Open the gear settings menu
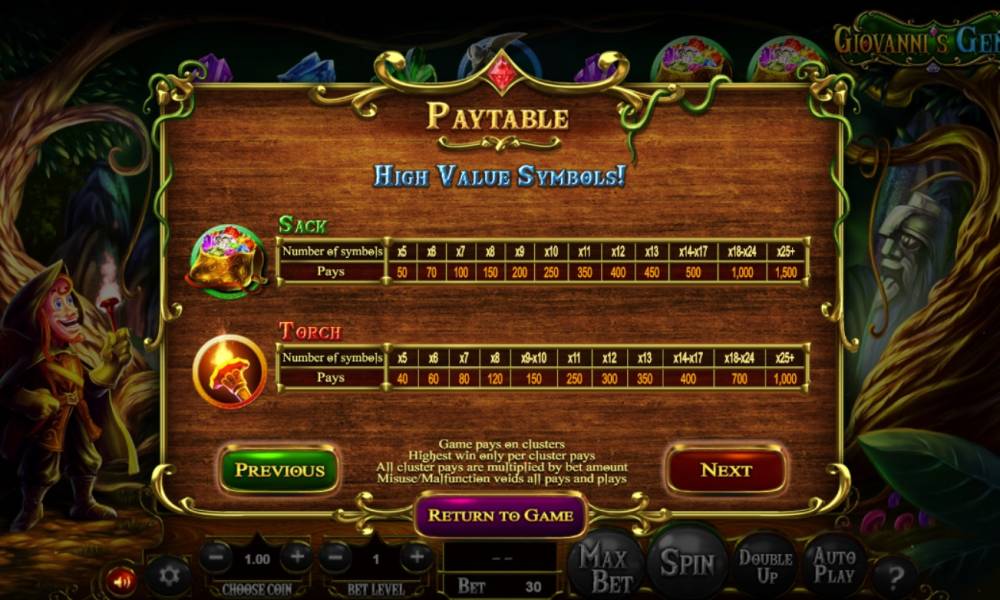 tap(169, 575)
